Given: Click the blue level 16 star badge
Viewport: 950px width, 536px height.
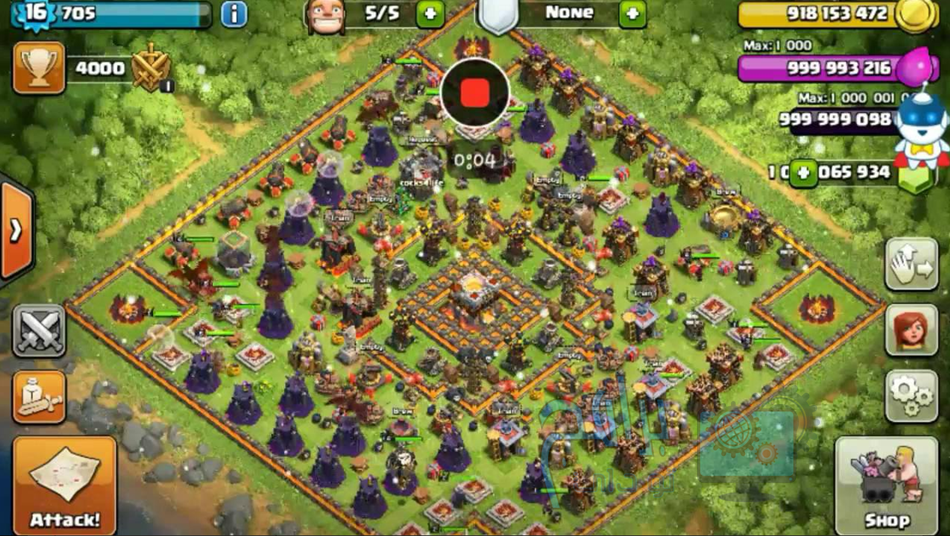Looking at the screenshot, I should point(35,14).
